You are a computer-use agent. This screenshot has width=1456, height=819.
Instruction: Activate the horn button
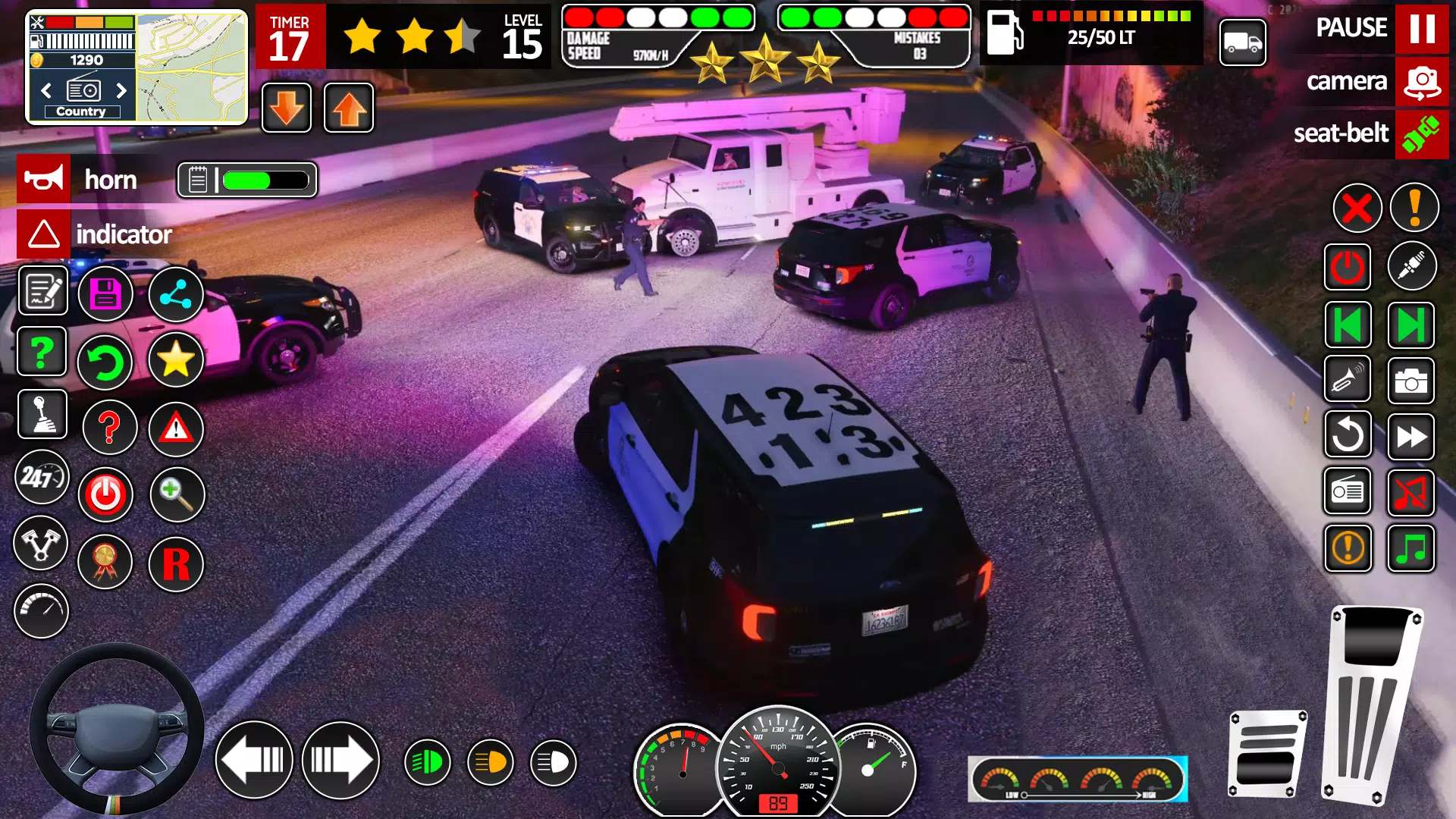point(44,179)
